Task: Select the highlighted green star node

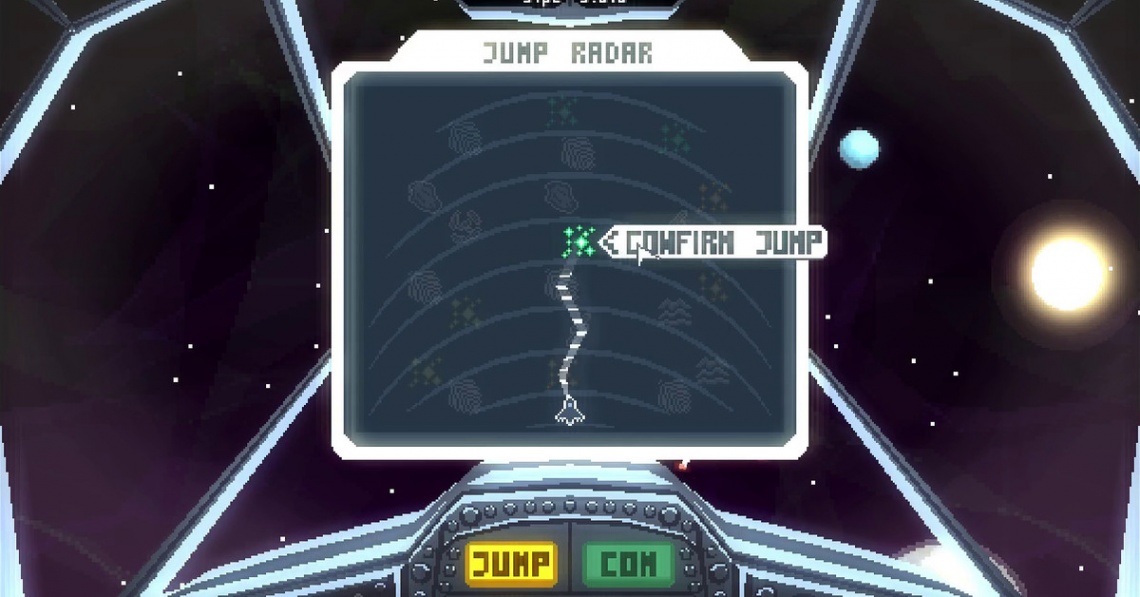Action: click(579, 241)
